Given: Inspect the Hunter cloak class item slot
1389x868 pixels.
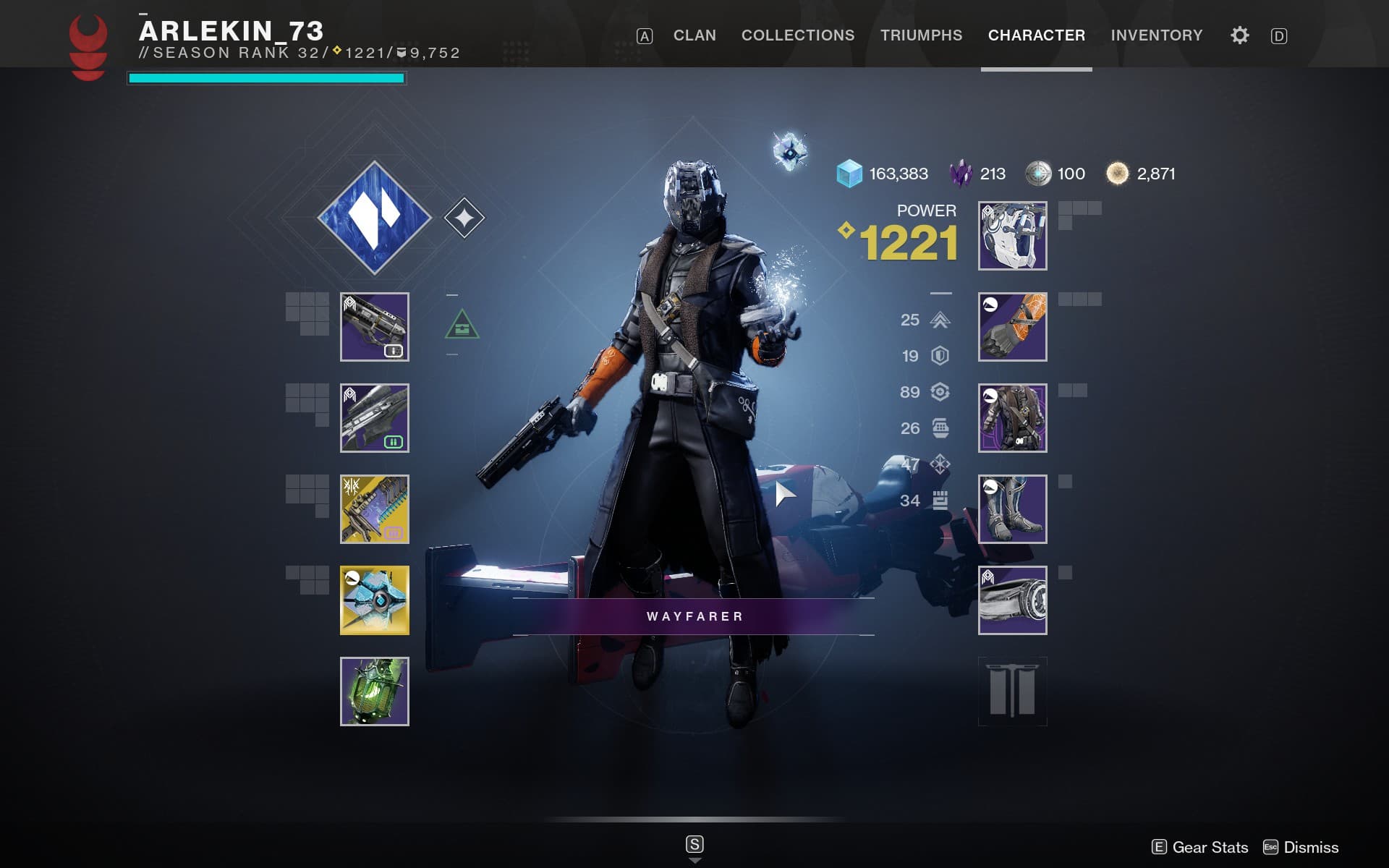Looking at the screenshot, I should click(1012, 600).
